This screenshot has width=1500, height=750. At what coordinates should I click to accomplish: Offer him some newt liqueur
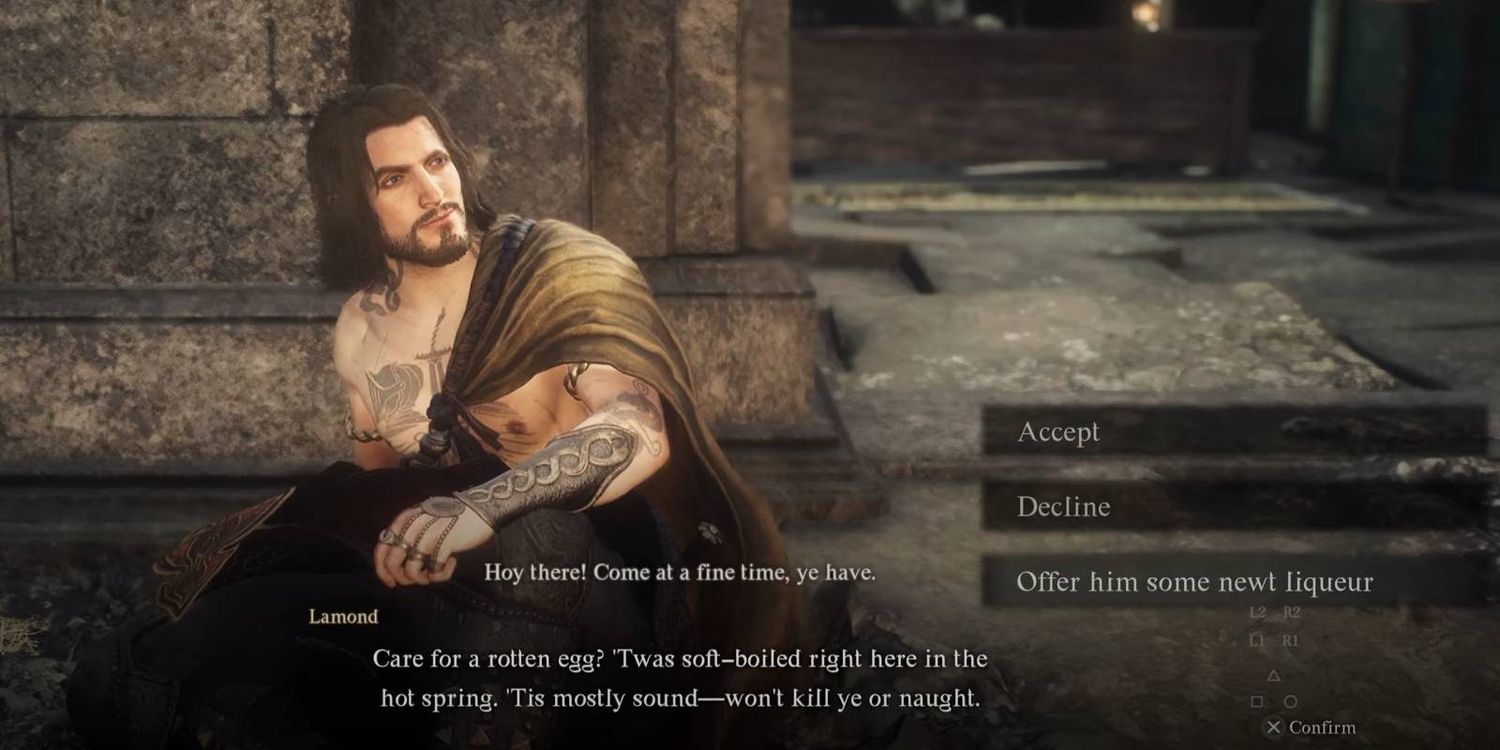click(1194, 582)
